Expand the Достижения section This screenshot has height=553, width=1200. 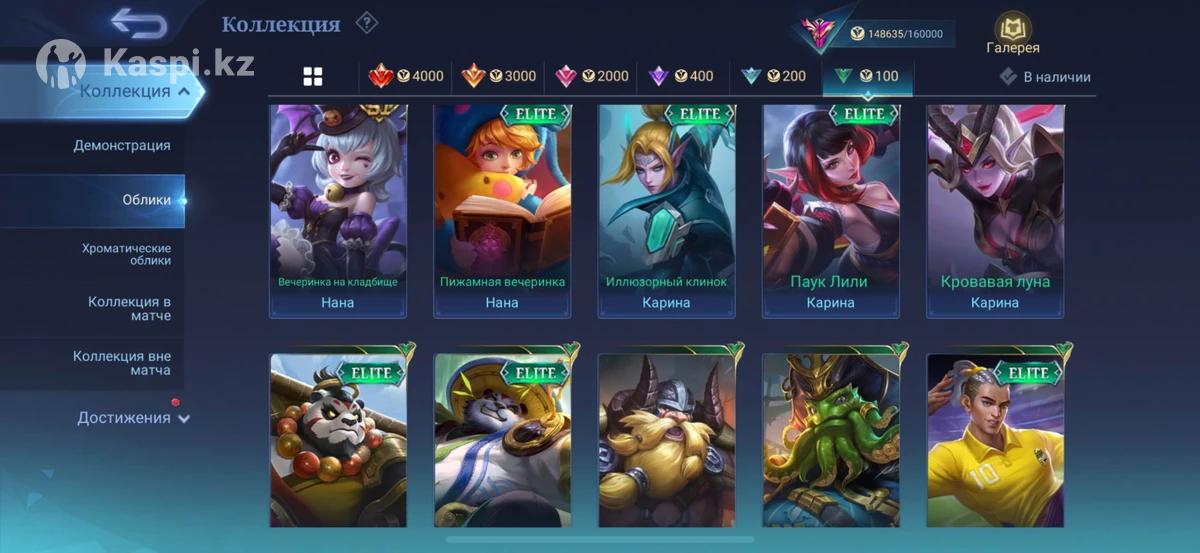[x=133, y=418]
